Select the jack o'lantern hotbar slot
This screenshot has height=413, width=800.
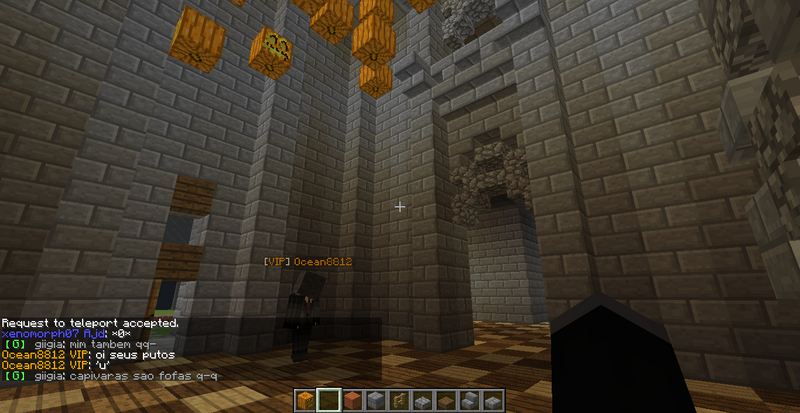pyautogui.click(x=305, y=400)
